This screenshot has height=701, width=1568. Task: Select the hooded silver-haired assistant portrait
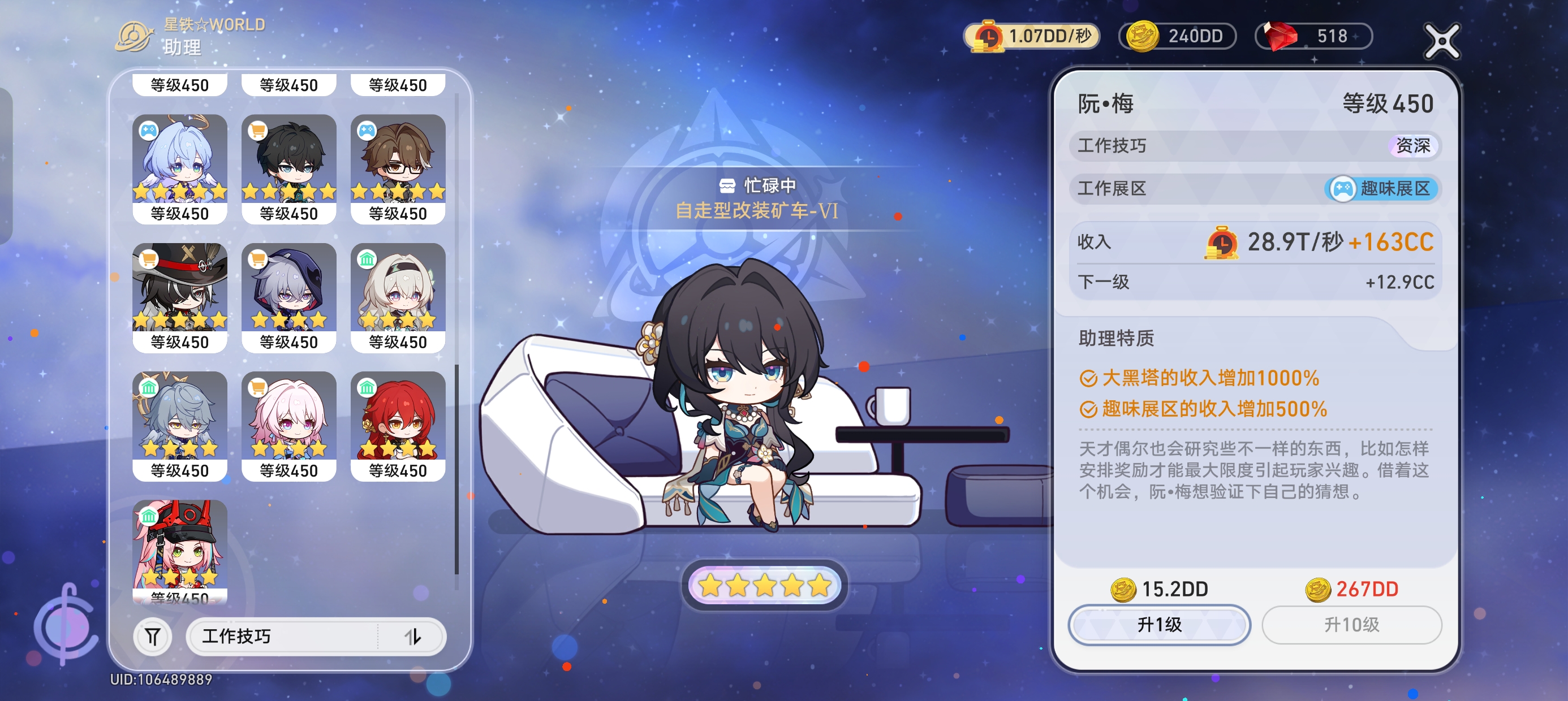tap(288, 287)
